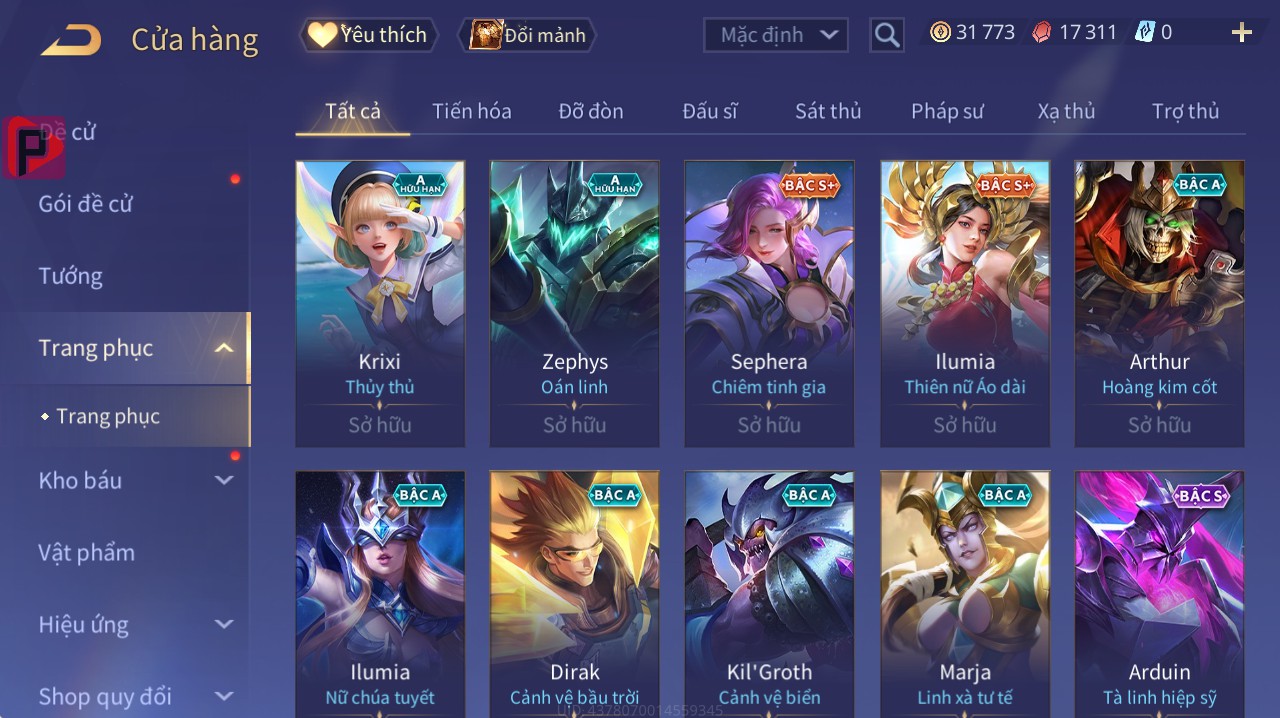
Task: Open the Tướng heroes section
Action: (x=71, y=276)
